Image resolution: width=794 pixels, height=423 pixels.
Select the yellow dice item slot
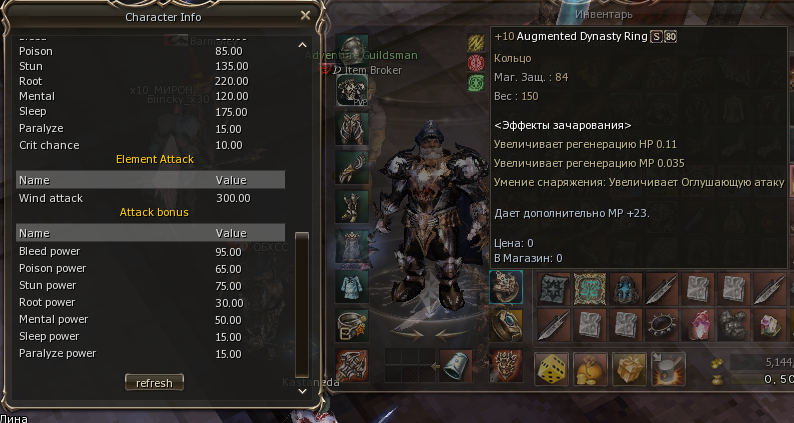tap(550, 368)
